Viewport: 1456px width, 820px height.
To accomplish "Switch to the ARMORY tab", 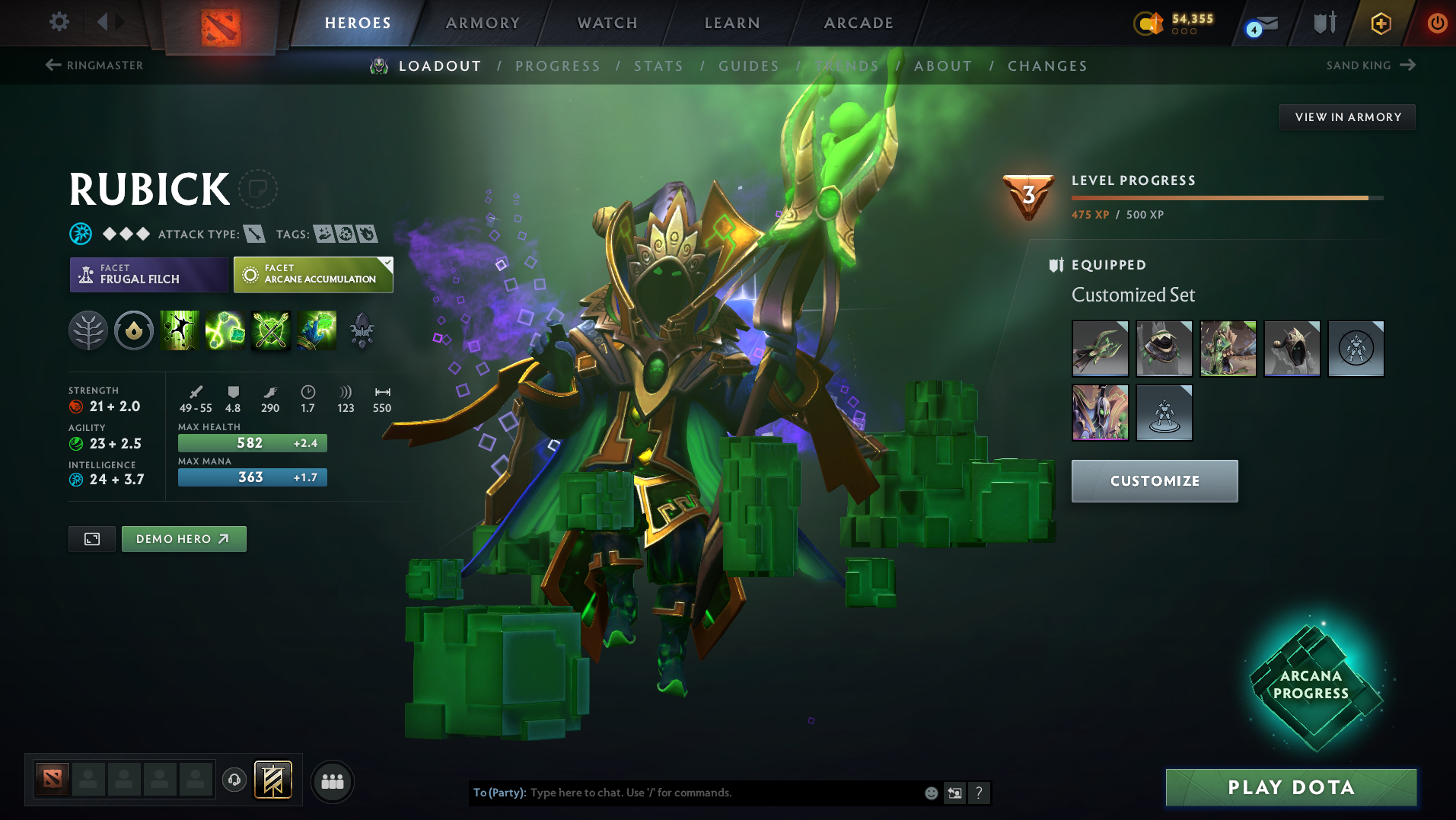I will pyautogui.click(x=483, y=22).
